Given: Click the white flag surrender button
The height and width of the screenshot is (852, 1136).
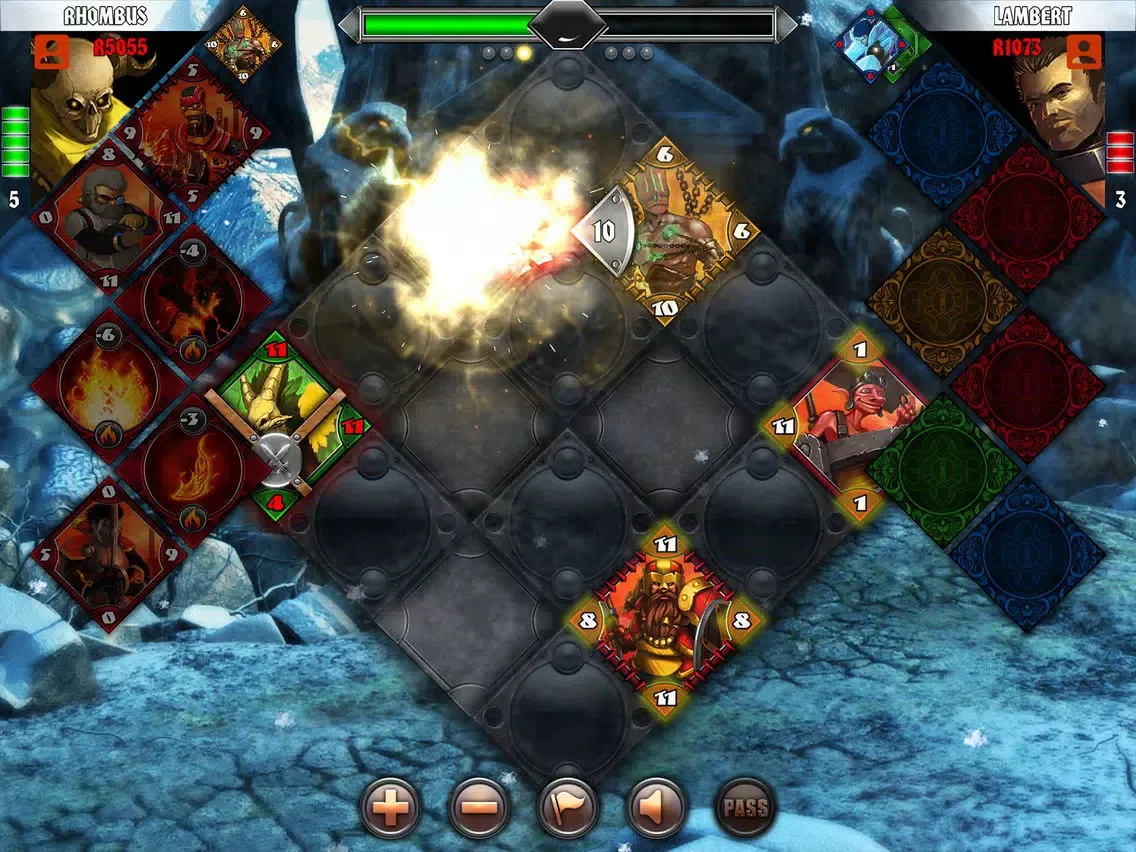Looking at the screenshot, I should click(x=567, y=808).
